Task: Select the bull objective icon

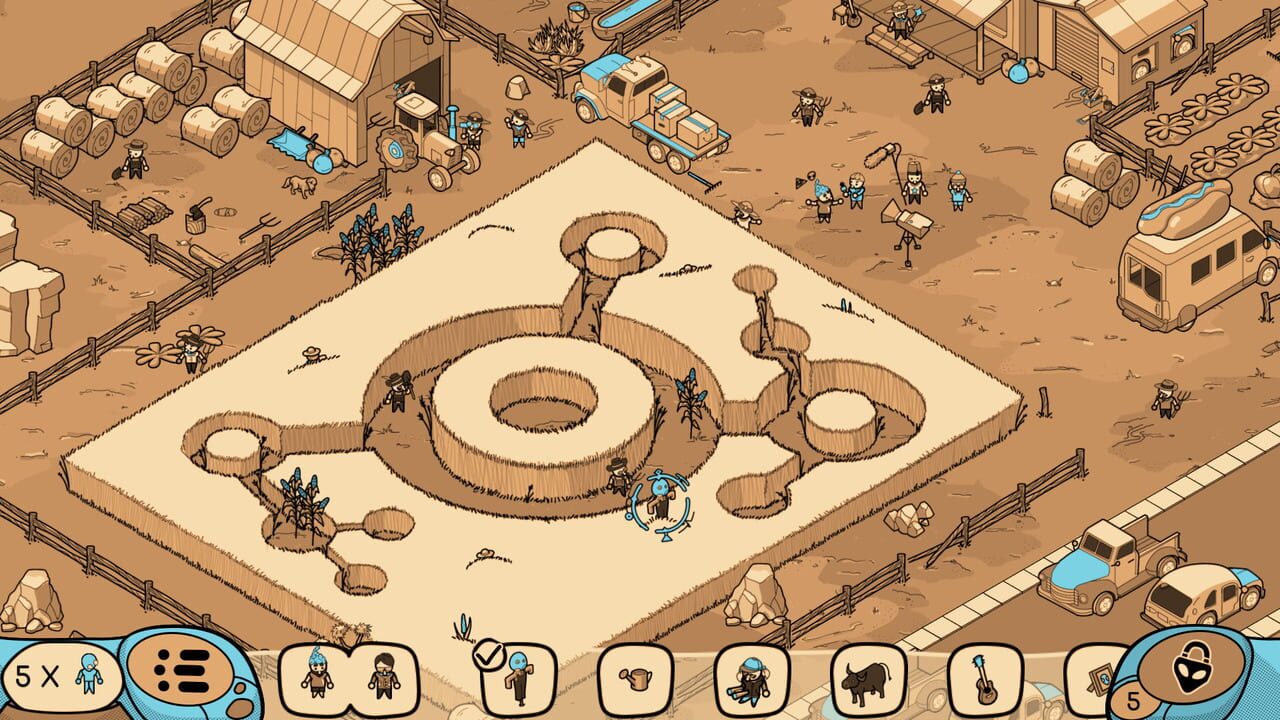Action: [865, 678]
